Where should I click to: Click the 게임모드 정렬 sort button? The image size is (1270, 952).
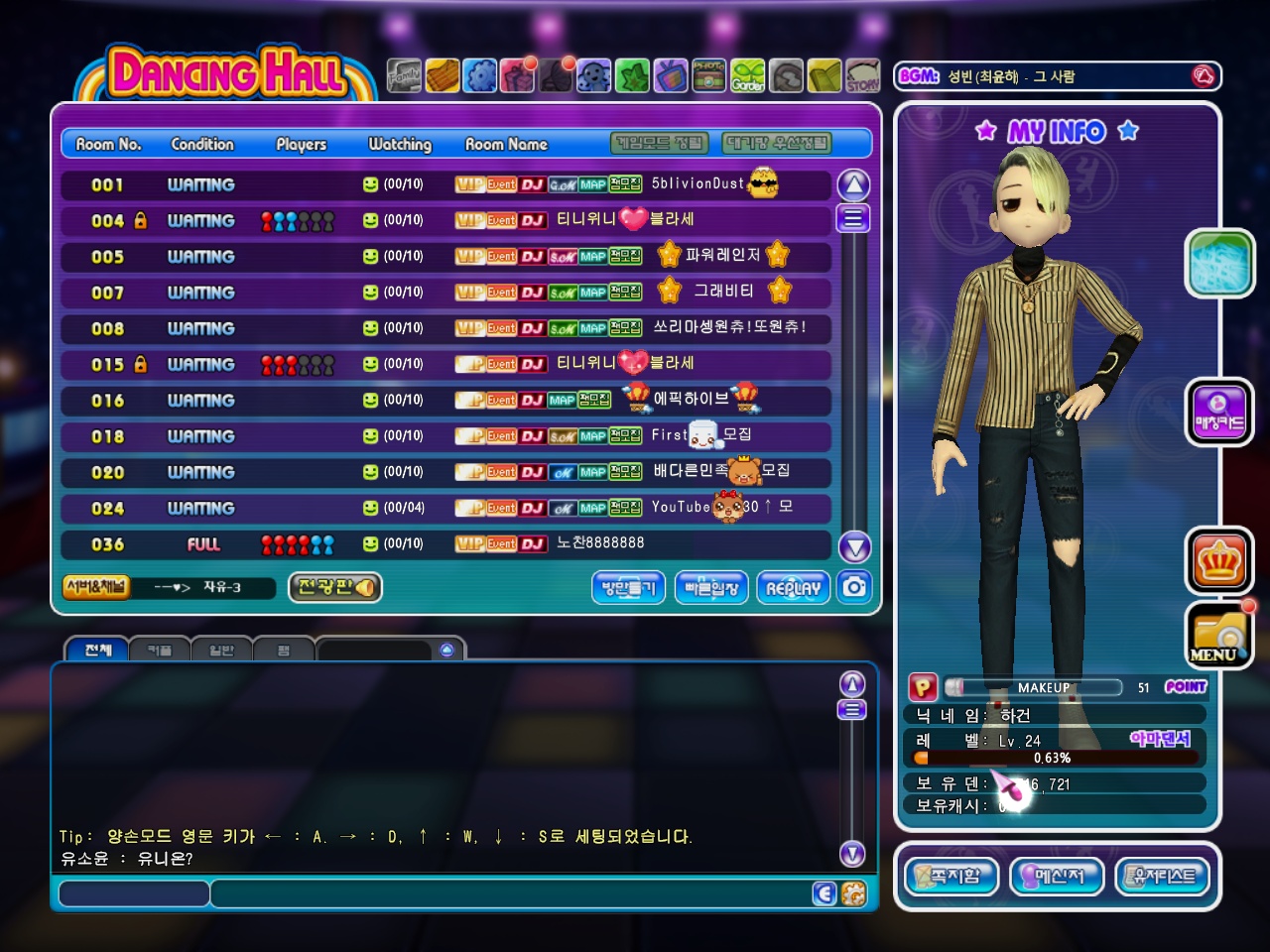660,144
